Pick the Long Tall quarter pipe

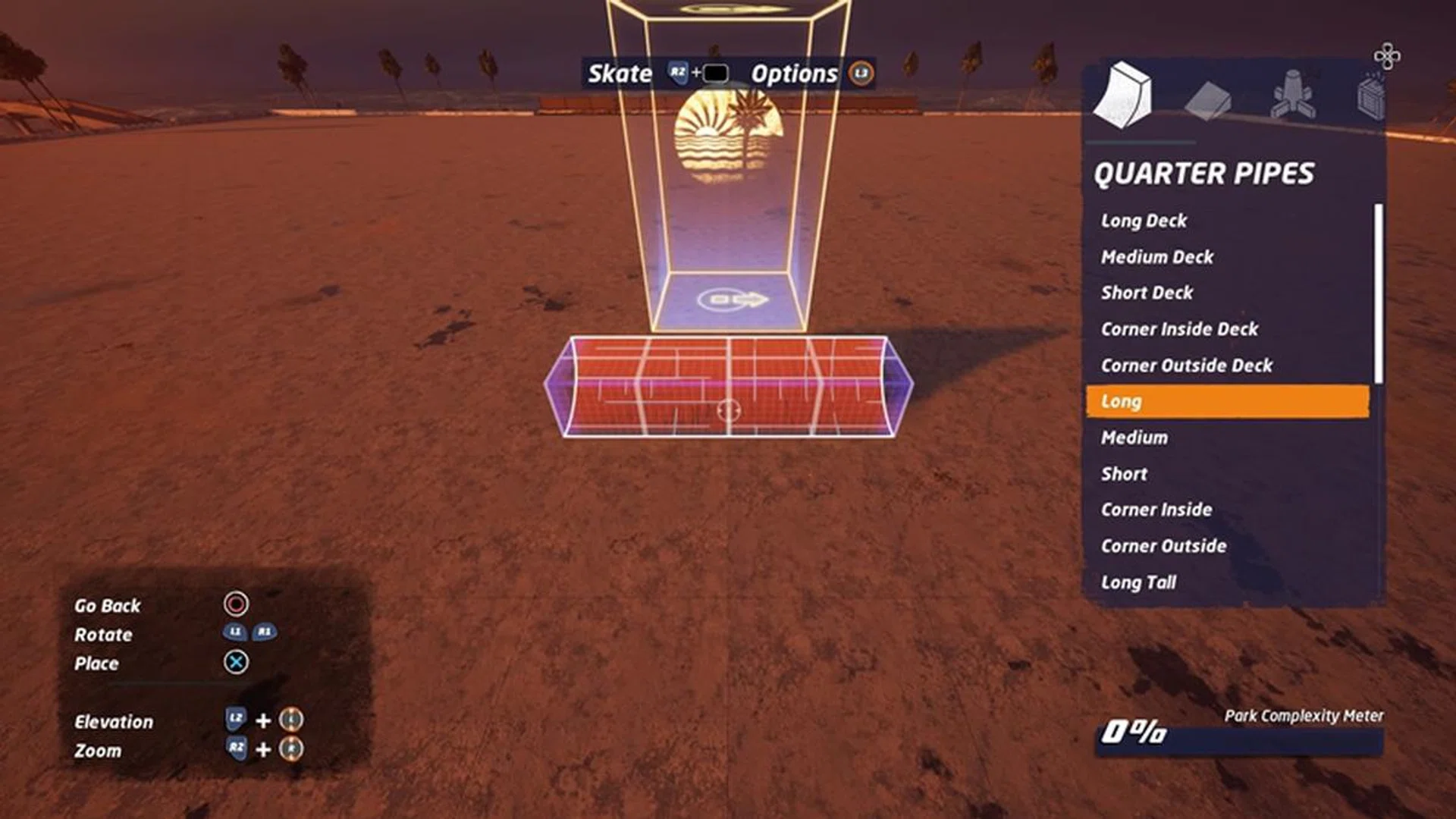coord(1137,582)
